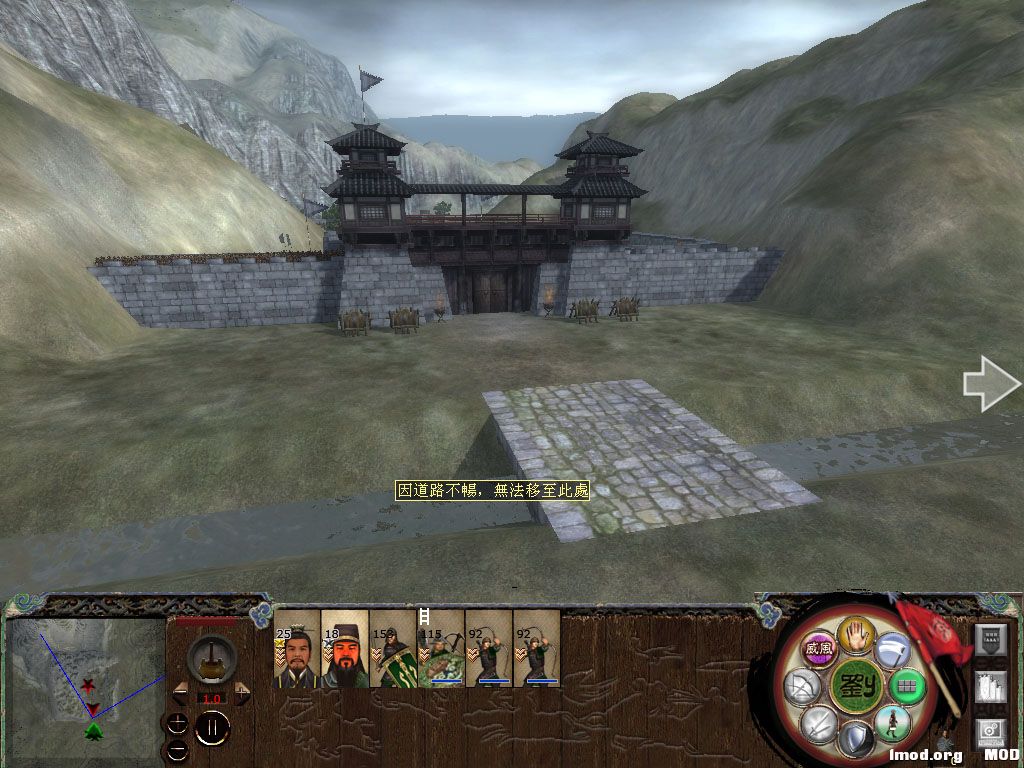Order withdraw with the white flag icon
This screenshot has height=768, width=1024.
[x=892, y=649]
